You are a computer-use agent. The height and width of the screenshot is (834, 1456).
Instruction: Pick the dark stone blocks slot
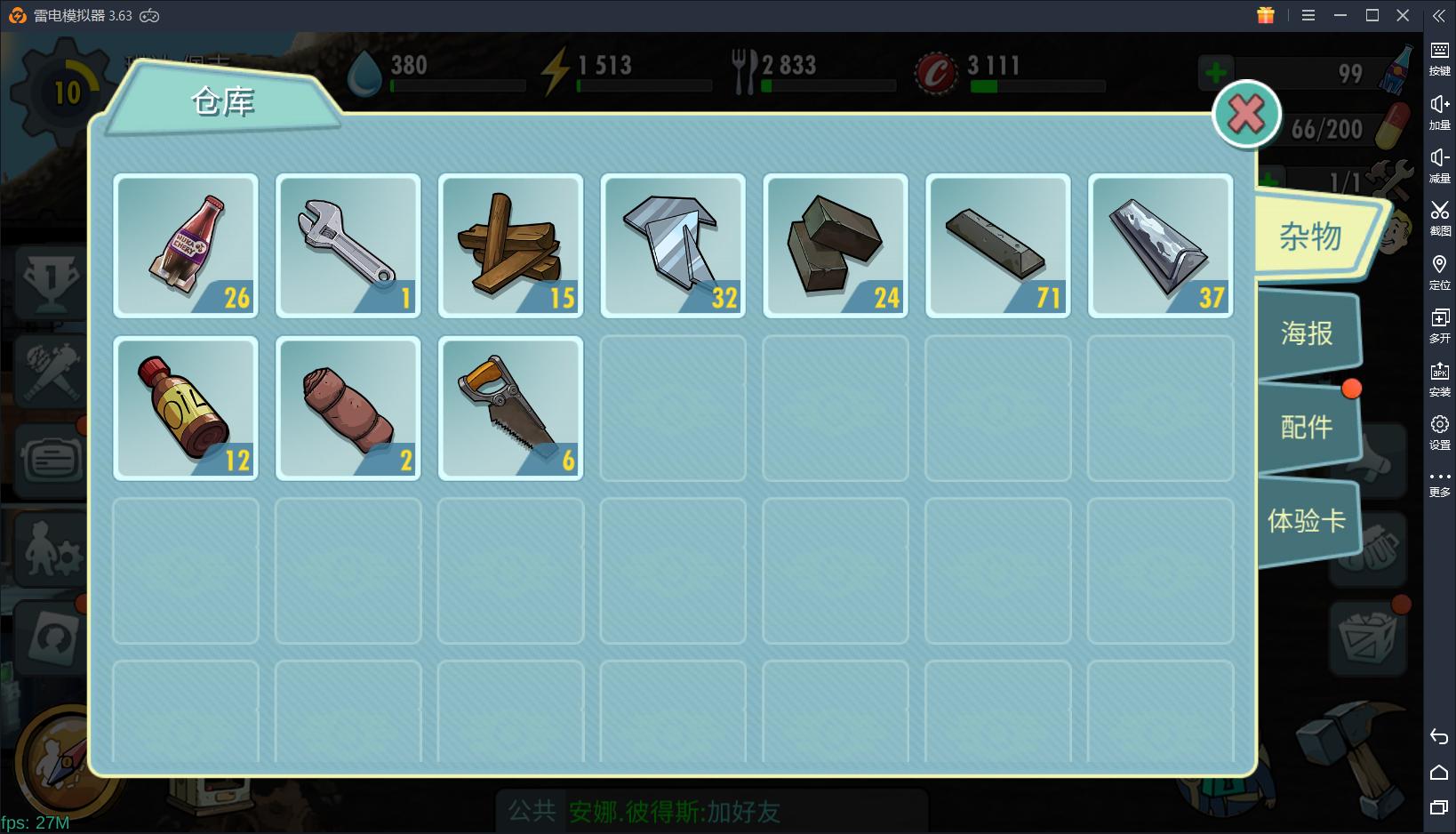click(x=836, y=245)
